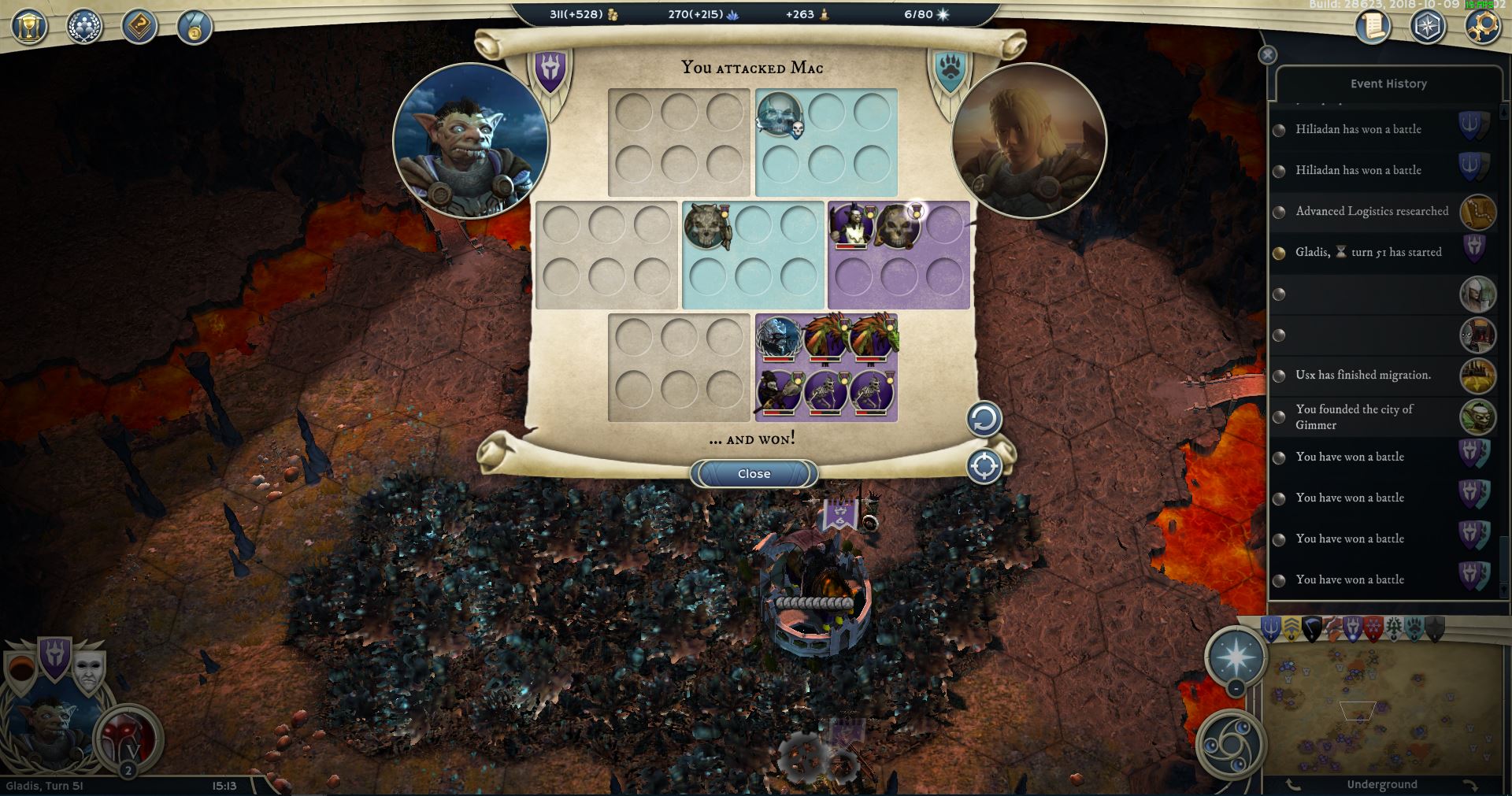The height and width of the screenshot is (796, 1512).
Task: Open the question mark help book icon
Action: [x=139, y=27]
